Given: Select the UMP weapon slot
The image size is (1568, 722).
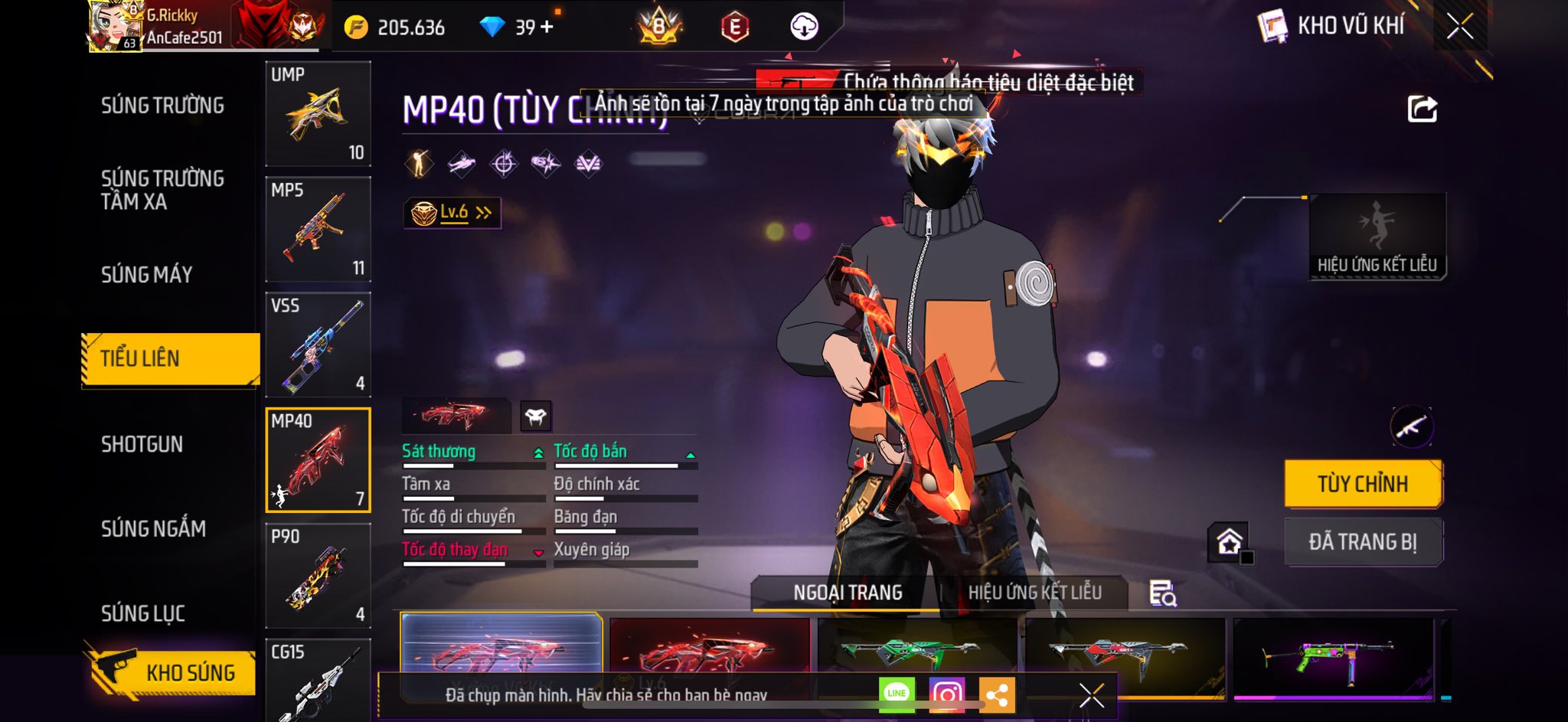Looking at the screenshot, I should coord(318,113).
